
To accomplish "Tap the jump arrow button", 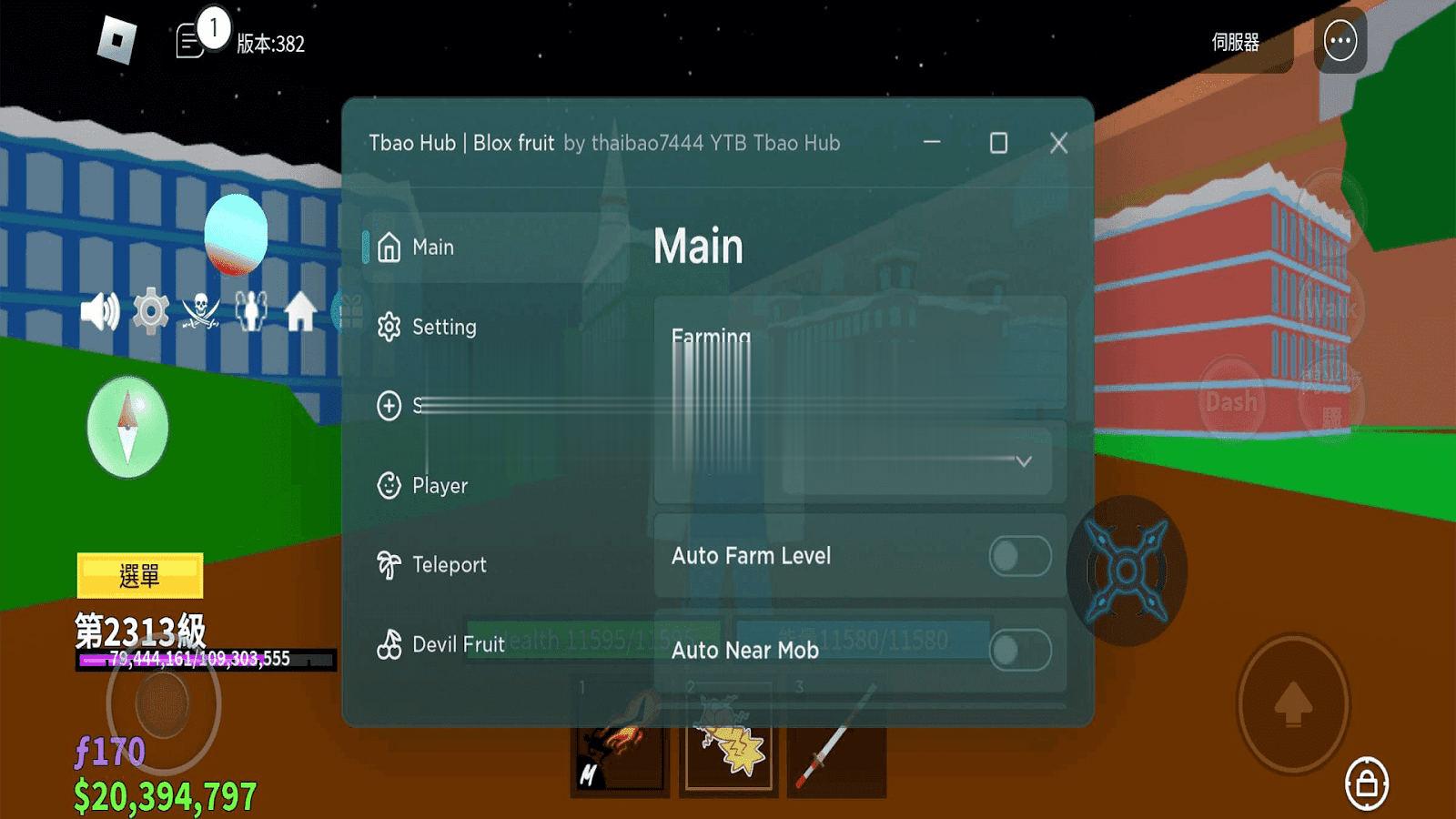I will click(1292, 703).
